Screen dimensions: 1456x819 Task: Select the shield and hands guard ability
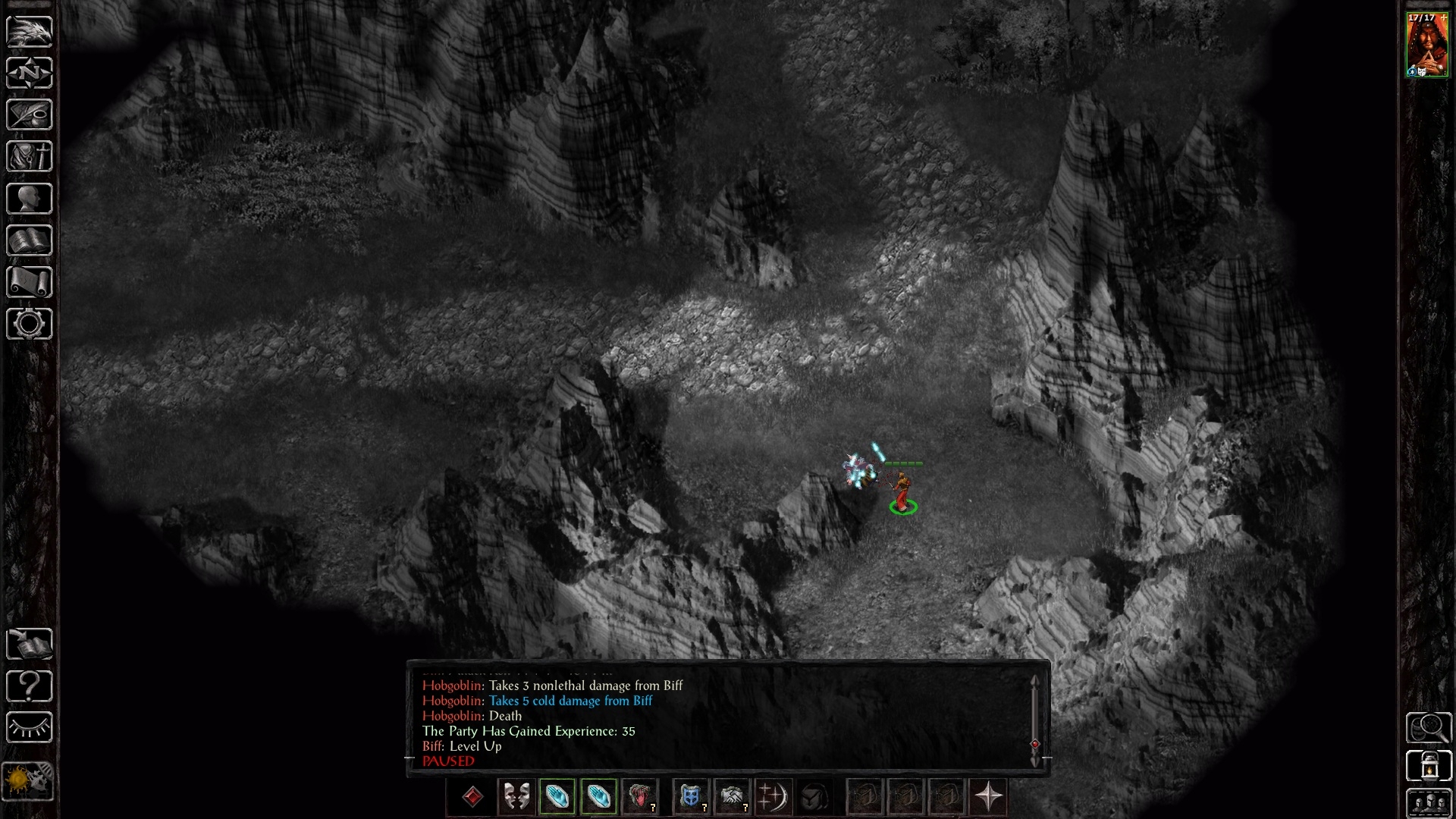(690, 797)
